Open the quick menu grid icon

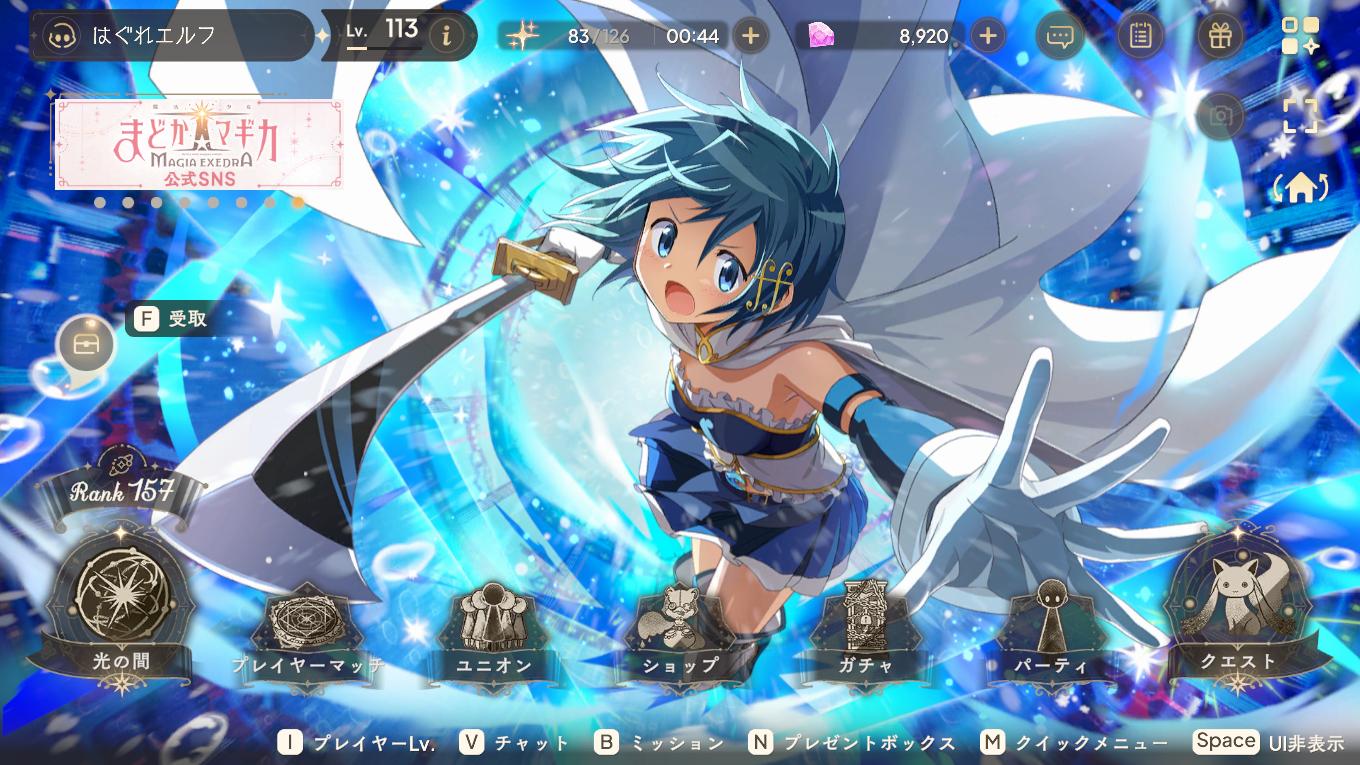[x=1300, y=36]
